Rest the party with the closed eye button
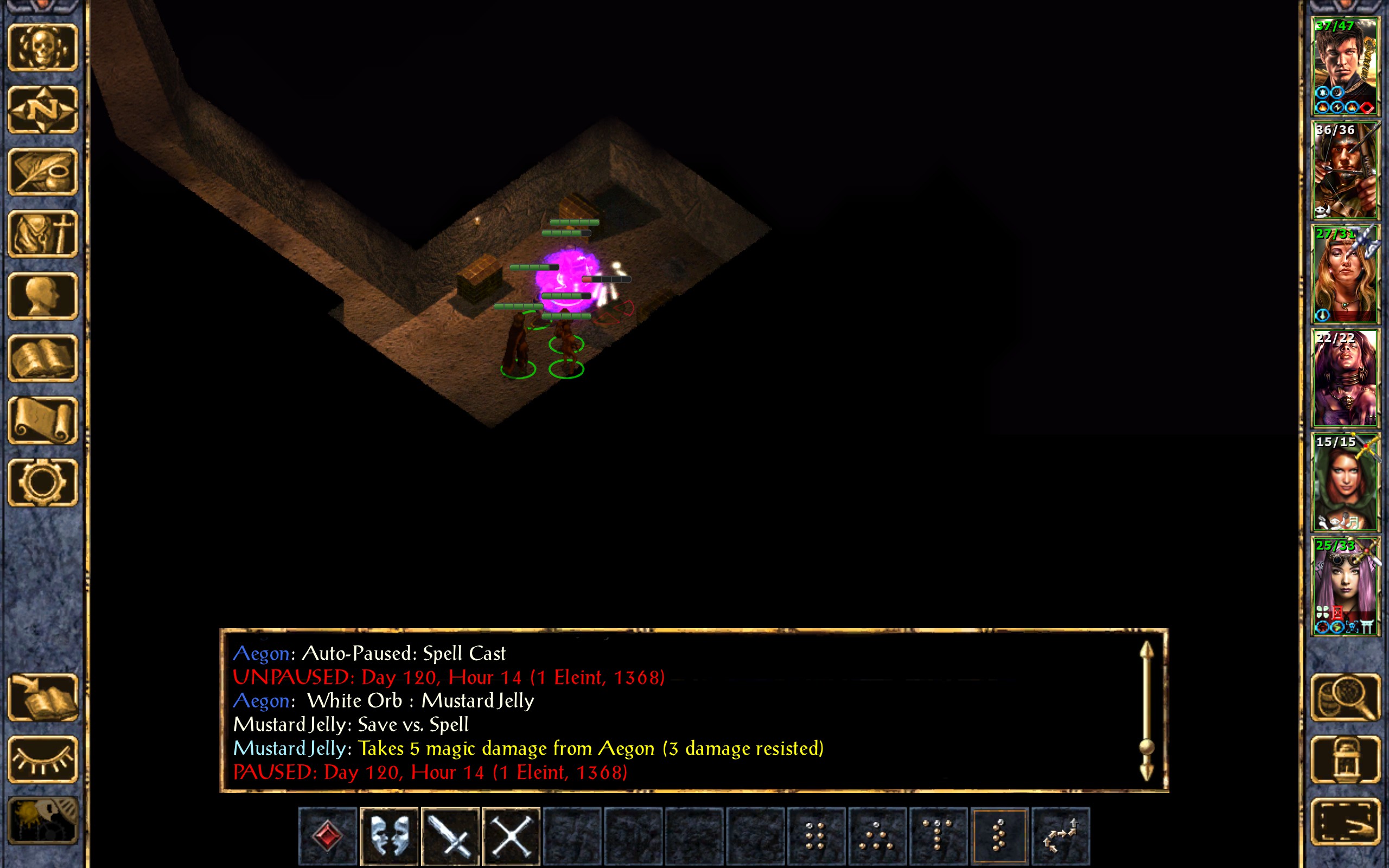 click(x=43, y=759)
